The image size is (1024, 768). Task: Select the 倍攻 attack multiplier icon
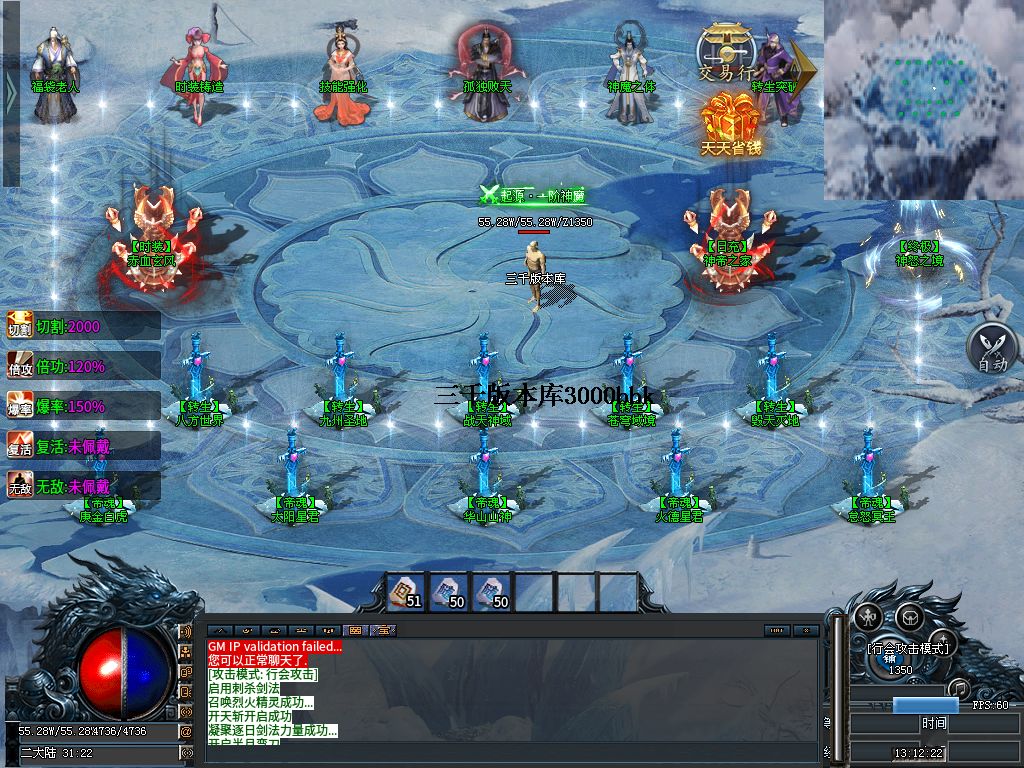[20, 366]
